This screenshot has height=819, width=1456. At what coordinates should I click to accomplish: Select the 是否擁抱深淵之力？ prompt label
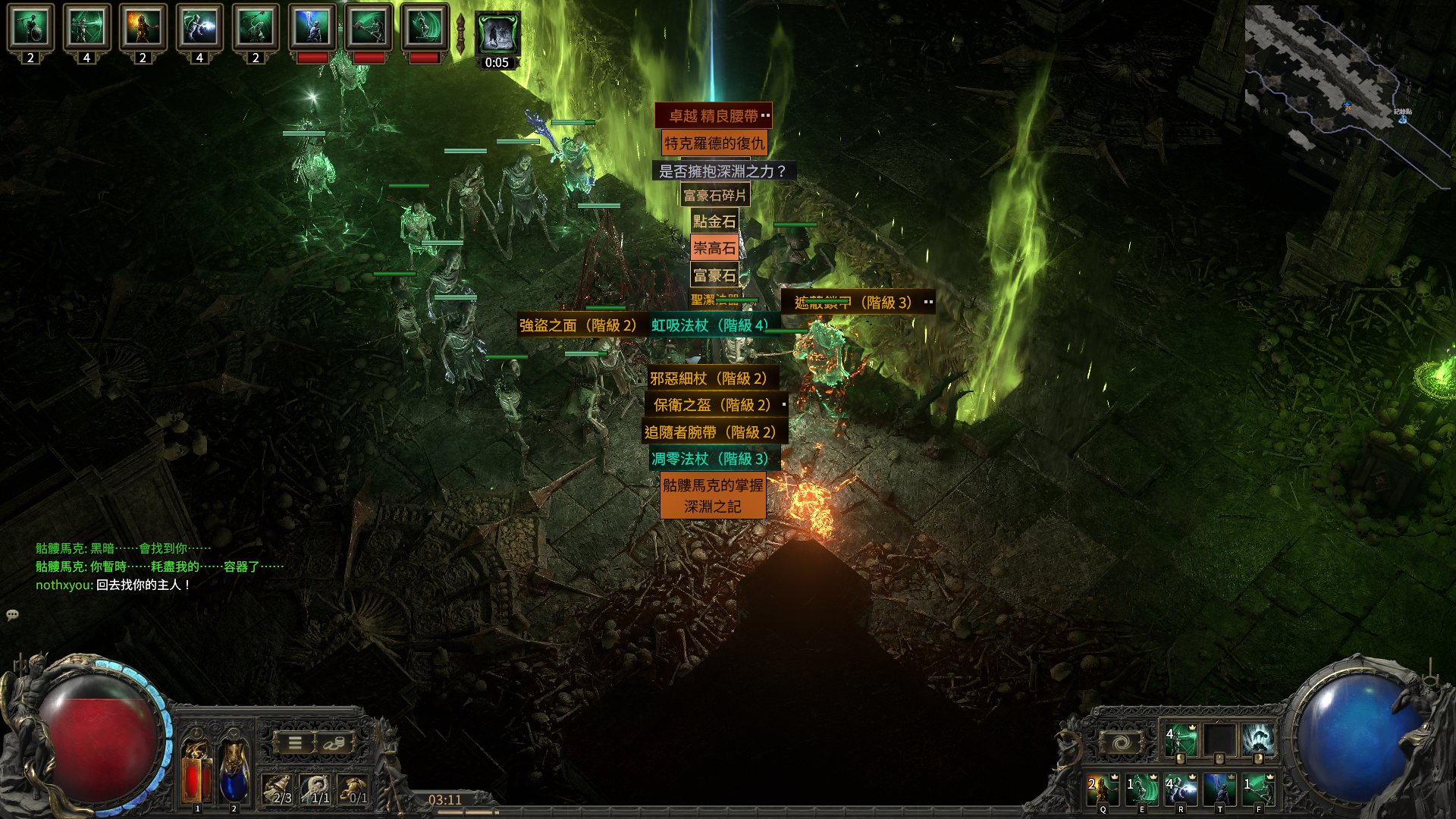(722, 171)
